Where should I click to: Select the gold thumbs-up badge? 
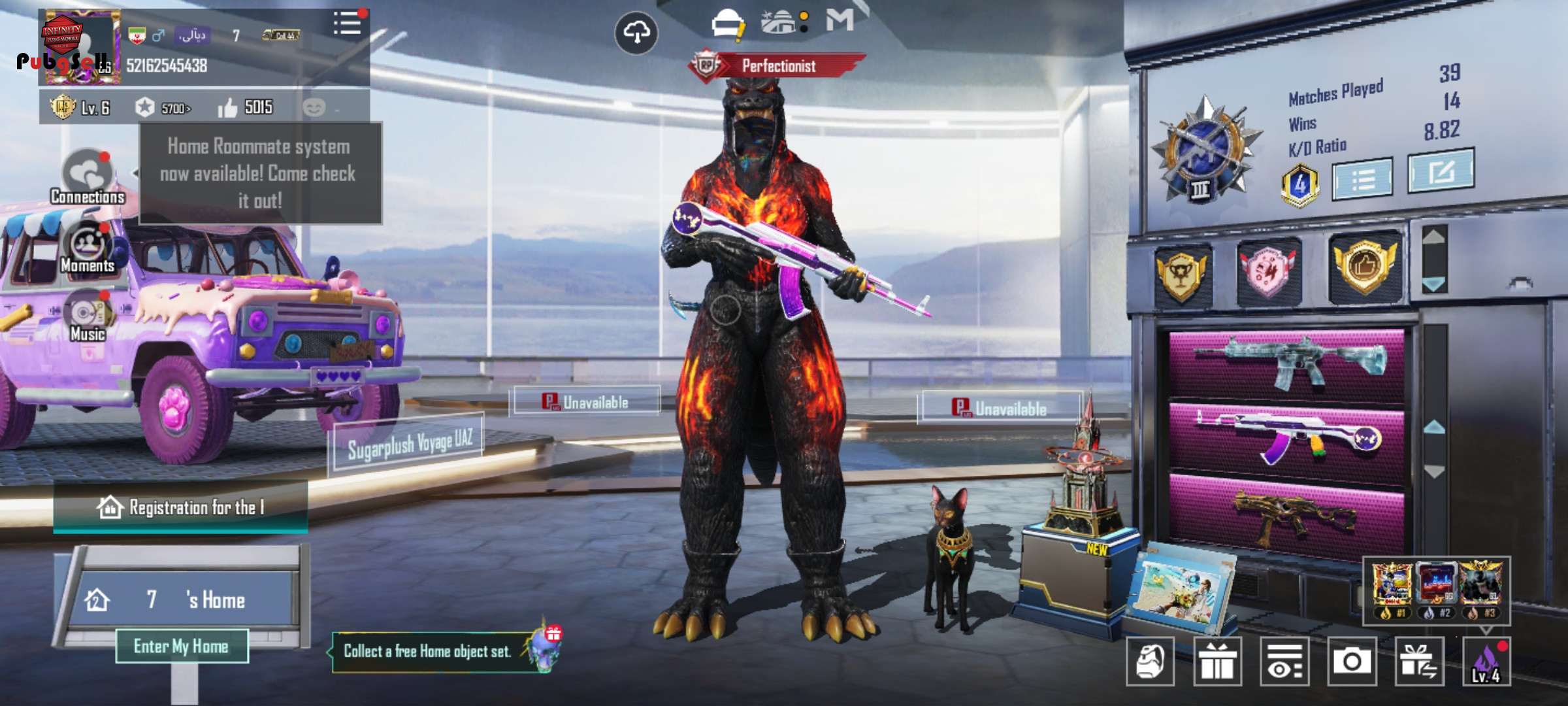pos(1365,267)
